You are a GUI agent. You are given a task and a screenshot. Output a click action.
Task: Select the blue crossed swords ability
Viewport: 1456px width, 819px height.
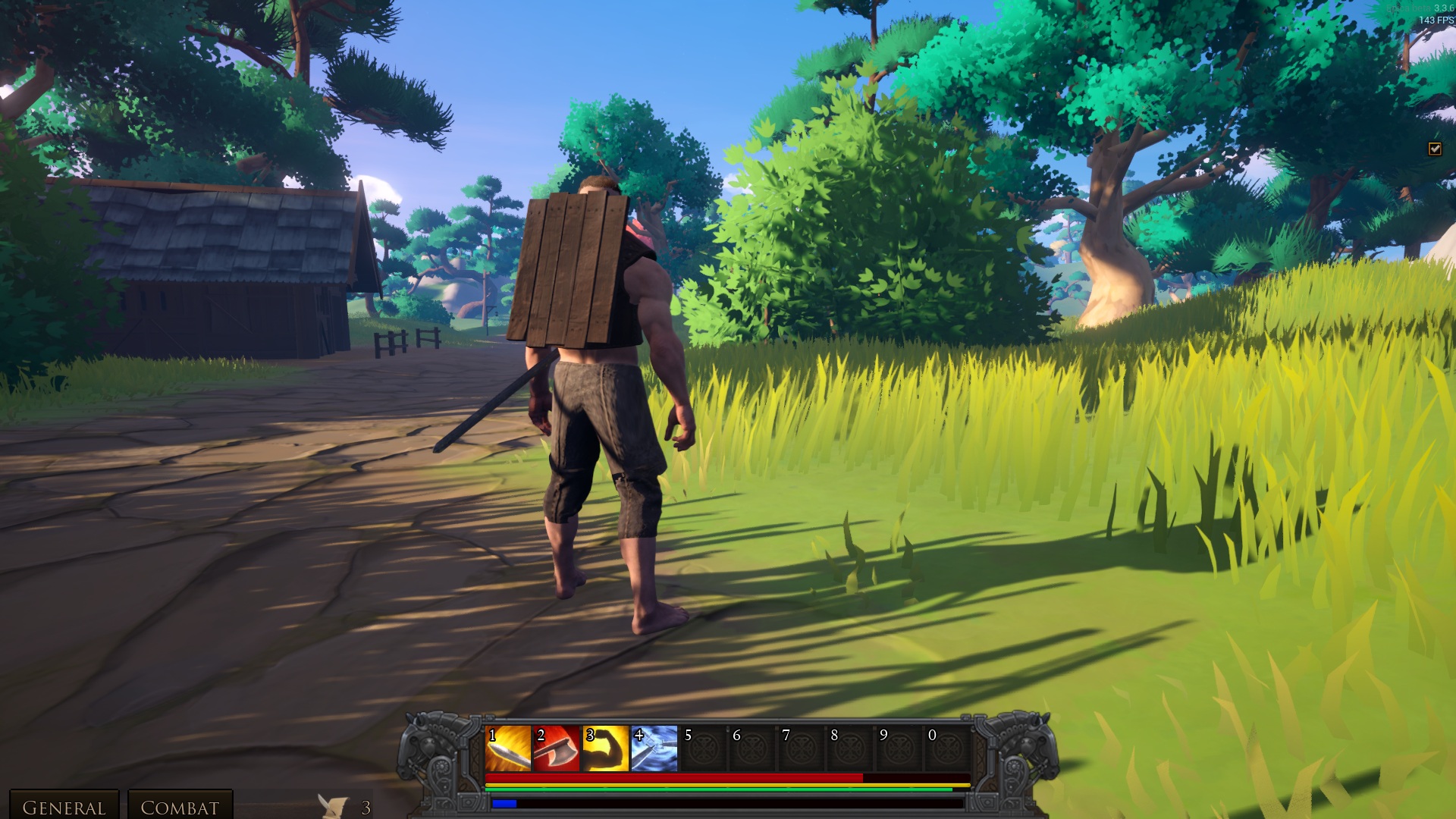pyautogui.click(x=654, y=748)
